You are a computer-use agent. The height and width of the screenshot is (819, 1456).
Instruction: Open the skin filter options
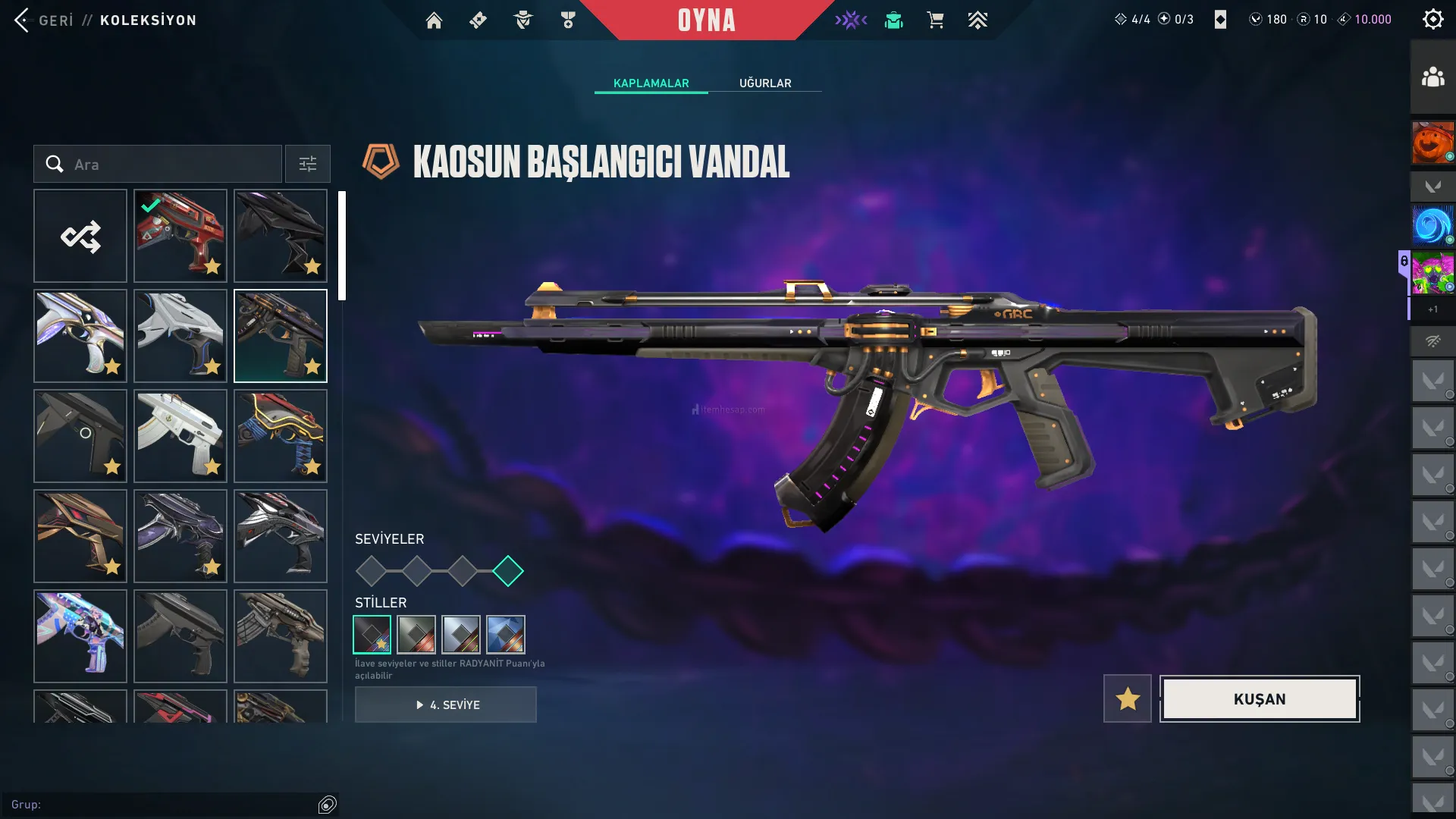pyautogui.click(x=307, y=165)
